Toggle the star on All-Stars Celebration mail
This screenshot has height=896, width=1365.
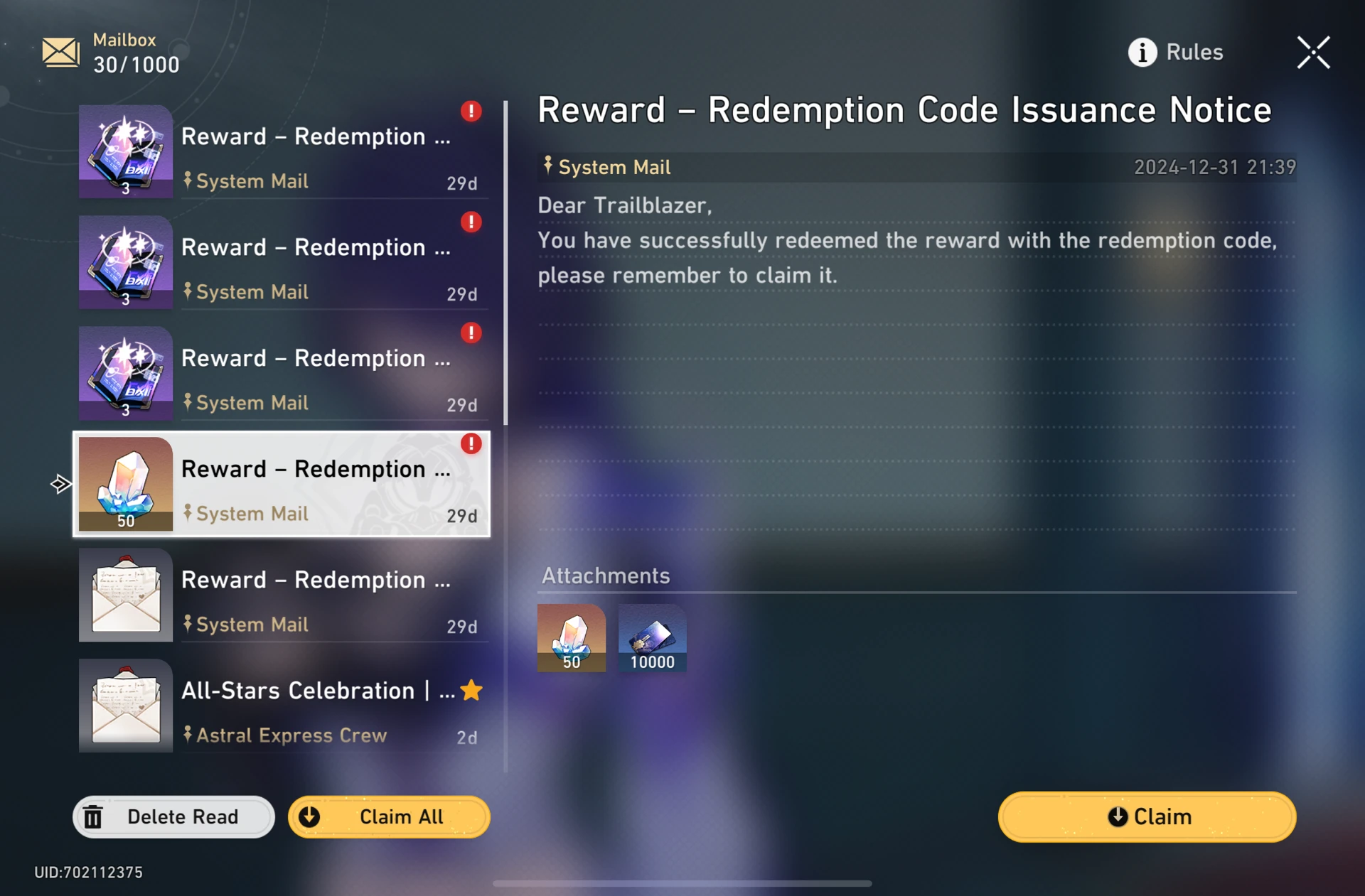[x=472, y=689]
